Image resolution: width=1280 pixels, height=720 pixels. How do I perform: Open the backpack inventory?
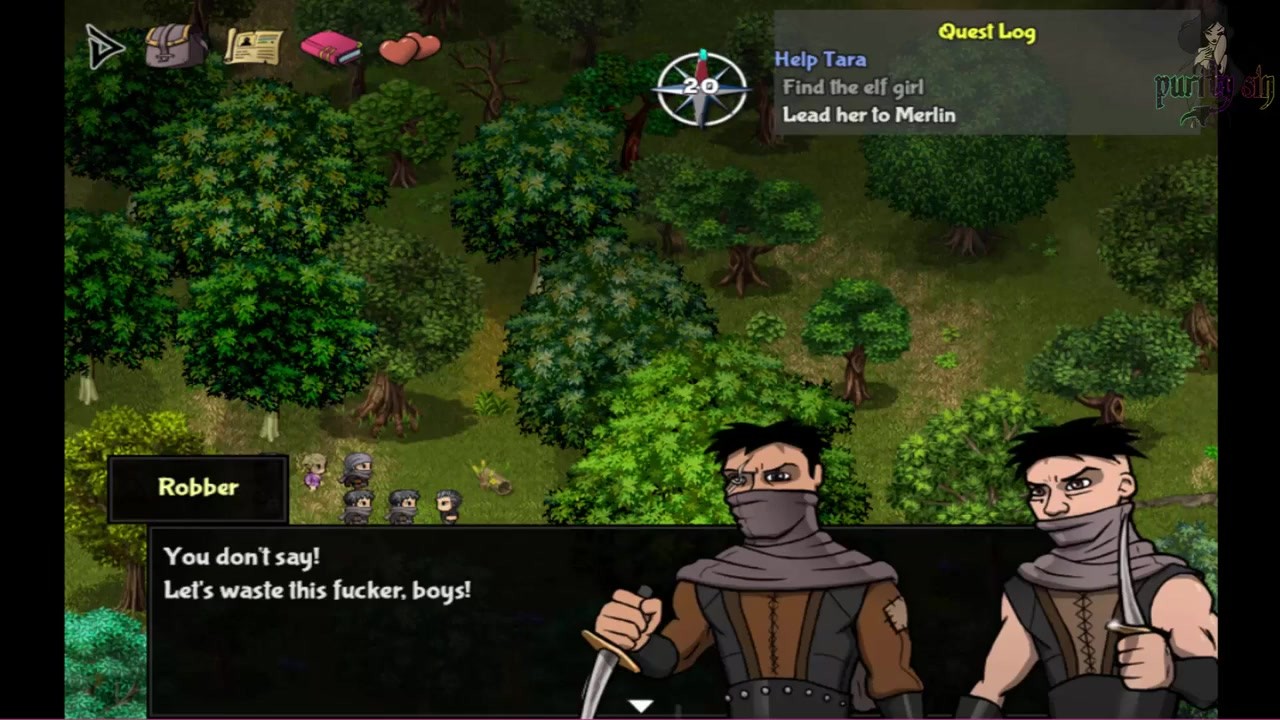click(x=175, y=46)
